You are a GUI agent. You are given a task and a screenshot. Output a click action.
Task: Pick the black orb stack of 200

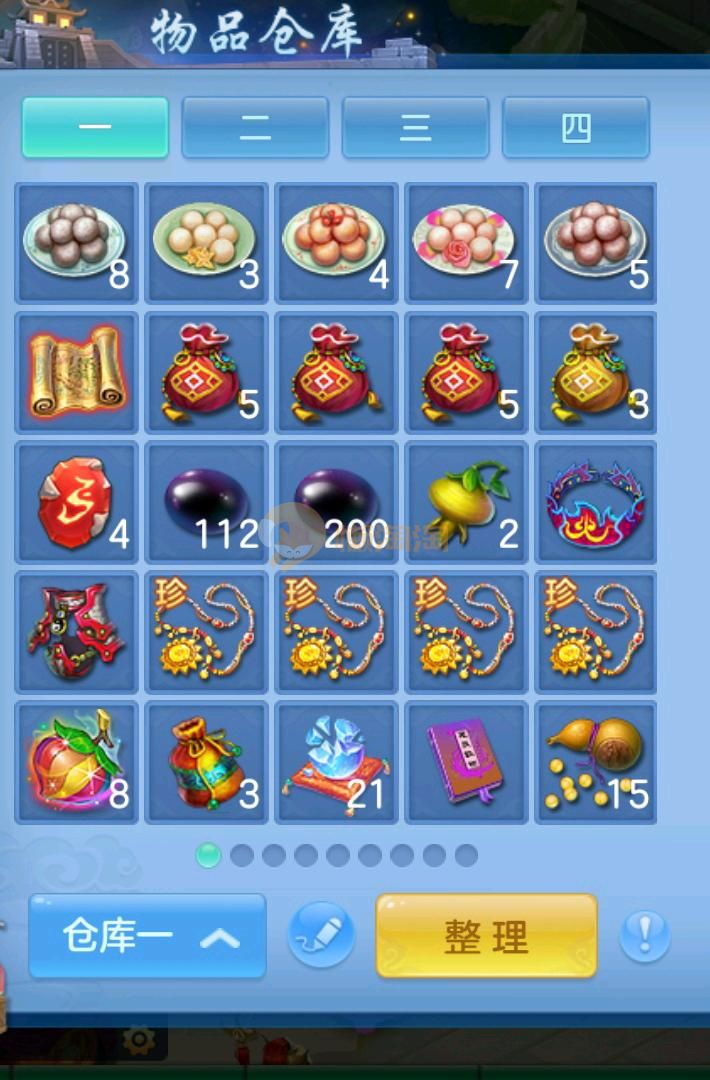click(x=337, y=502)
